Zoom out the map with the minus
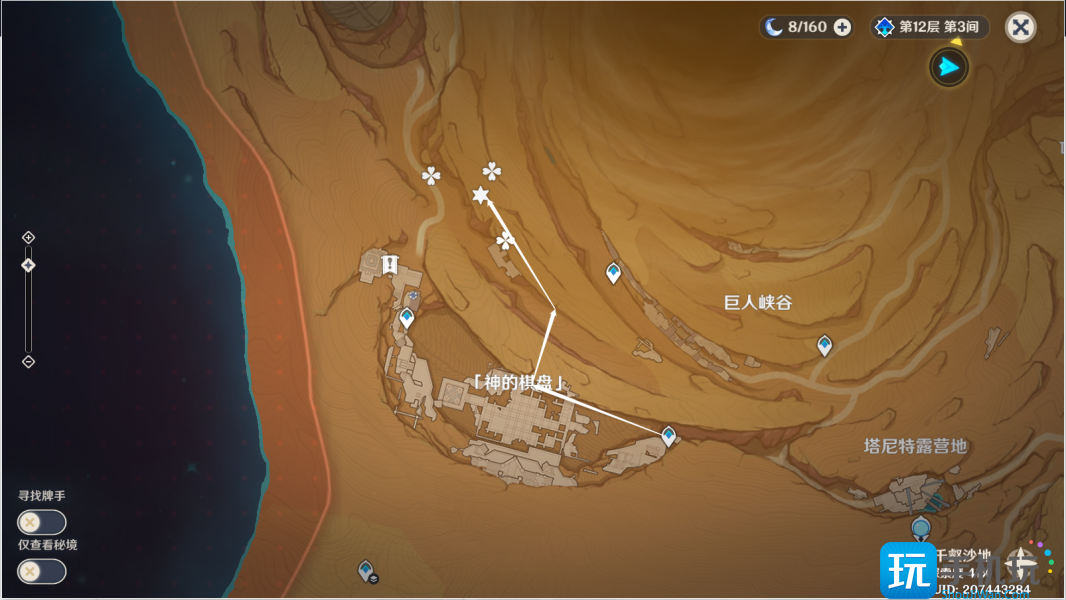 click(28, 361)
